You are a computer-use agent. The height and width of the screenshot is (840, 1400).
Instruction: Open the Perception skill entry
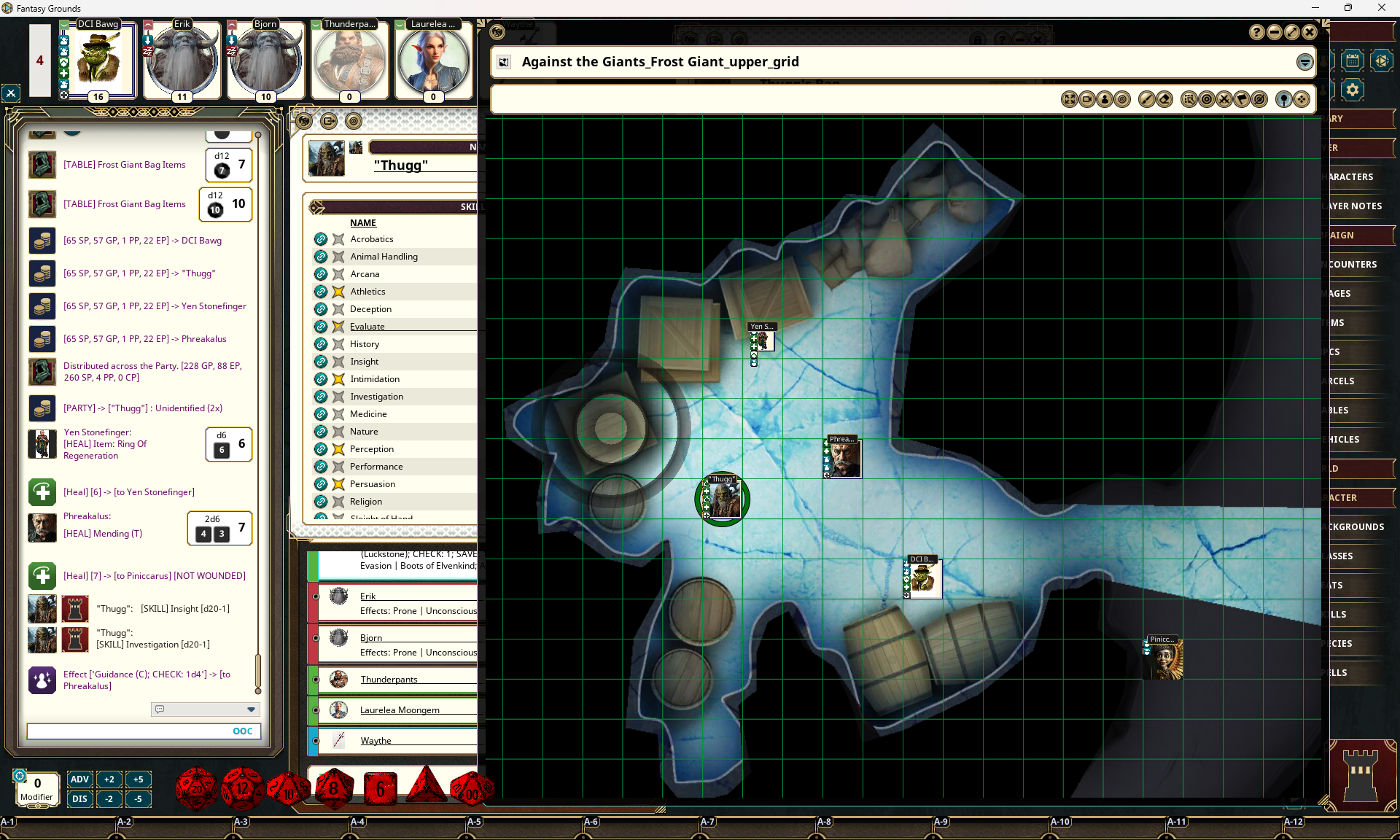coord(372,449)
